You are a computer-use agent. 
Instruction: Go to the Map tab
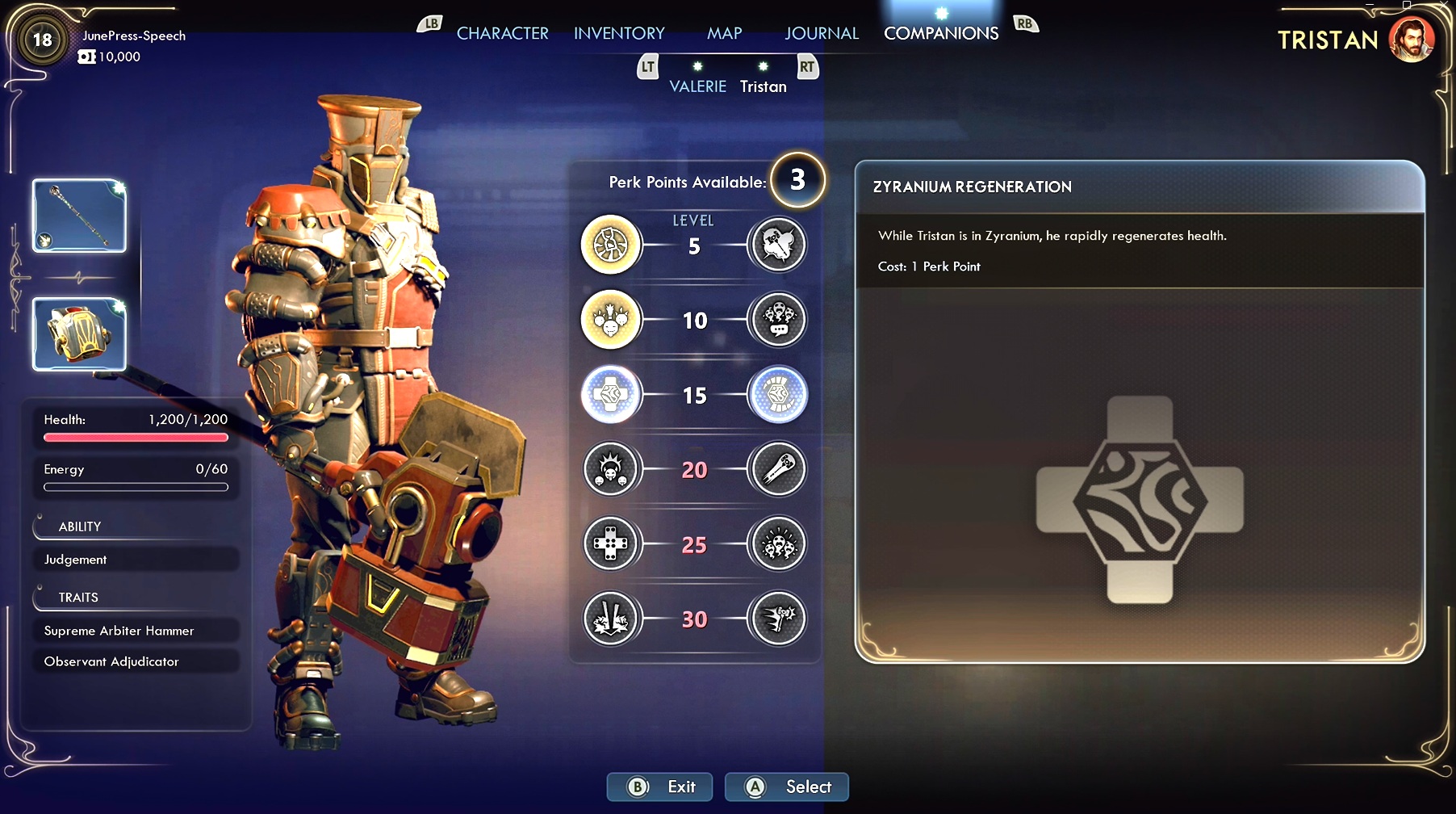(724, 33)
